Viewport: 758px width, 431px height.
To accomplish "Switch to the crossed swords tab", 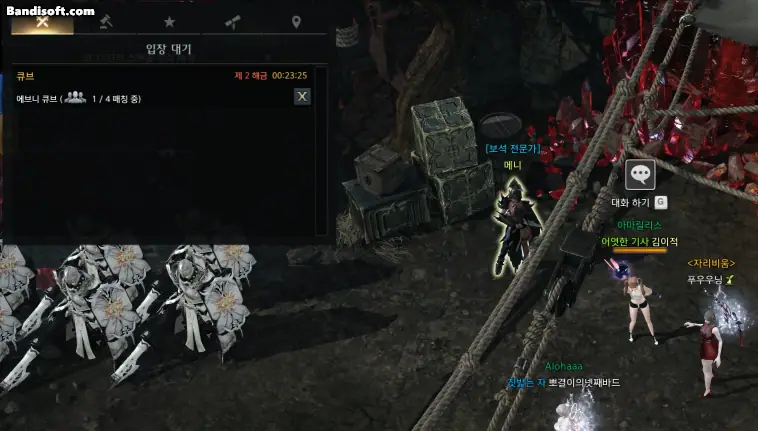I will [42, 22].
